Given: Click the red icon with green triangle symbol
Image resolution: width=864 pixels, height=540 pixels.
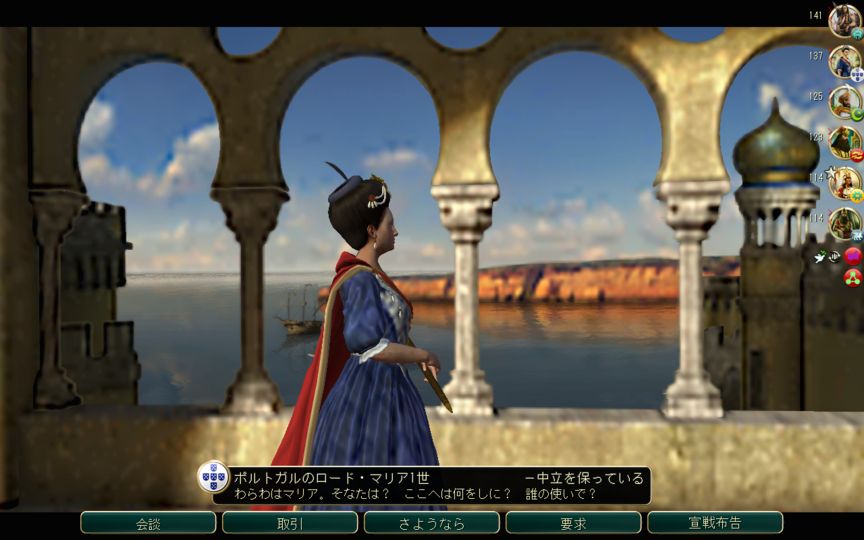Looking at the screenshot, I should coord(853,276).
